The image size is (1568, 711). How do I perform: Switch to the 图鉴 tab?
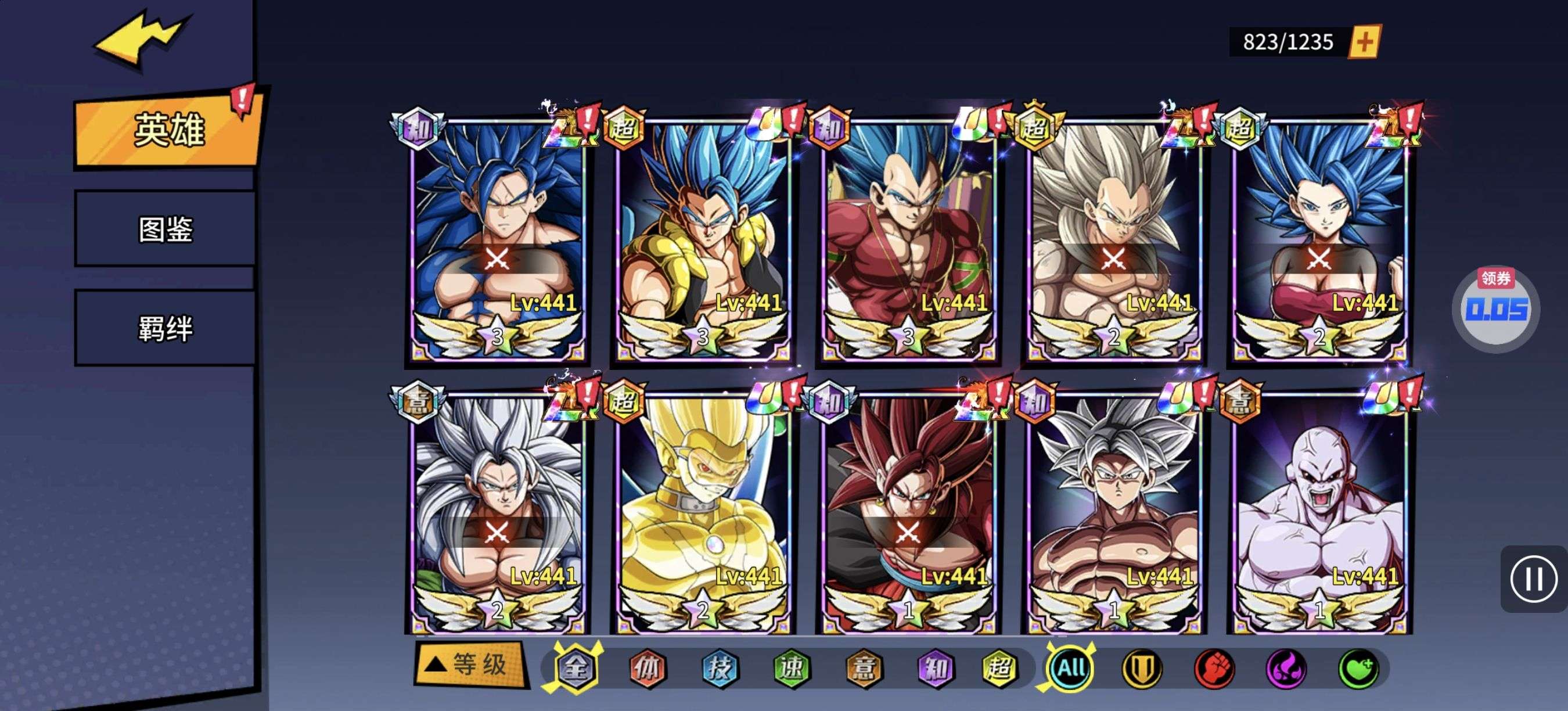[165, 229]
